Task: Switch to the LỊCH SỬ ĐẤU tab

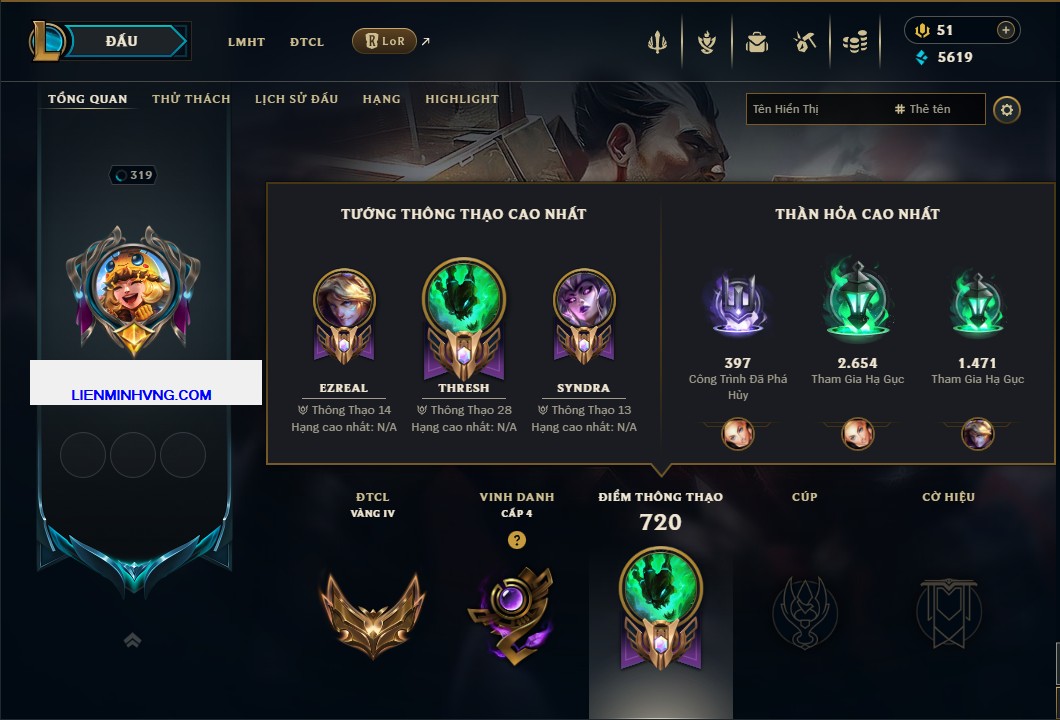Action: 296,99
